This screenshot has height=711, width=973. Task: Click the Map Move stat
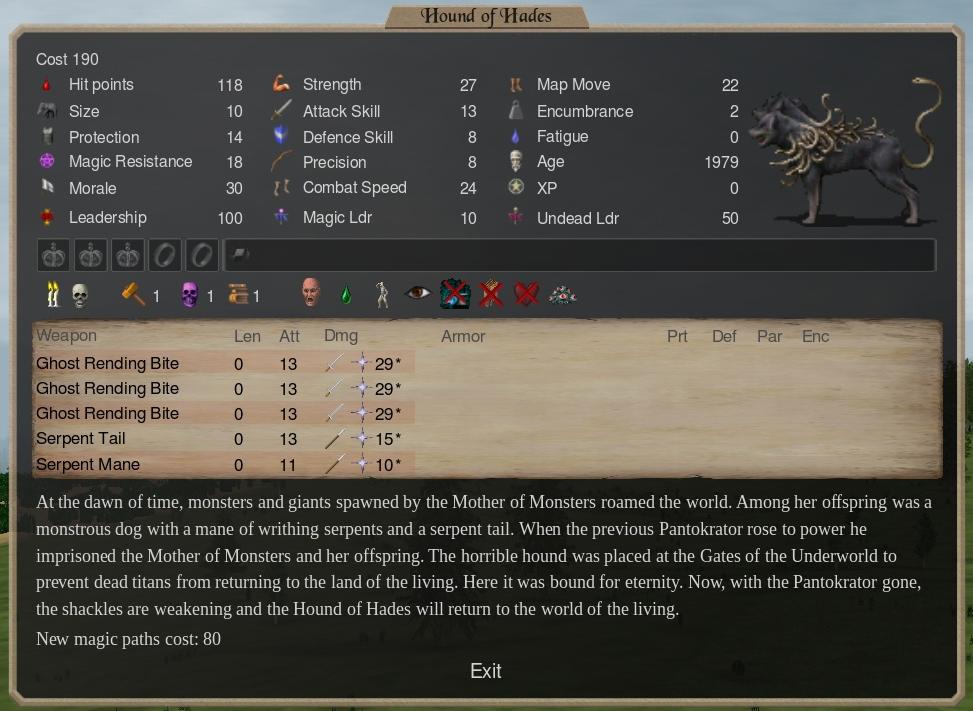click(x=573, y=86)
